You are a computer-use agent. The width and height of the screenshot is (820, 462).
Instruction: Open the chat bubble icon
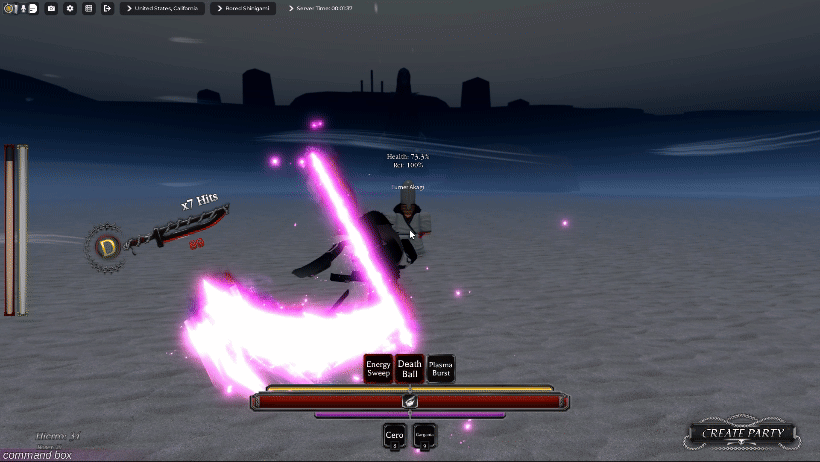tap(33, 8)
